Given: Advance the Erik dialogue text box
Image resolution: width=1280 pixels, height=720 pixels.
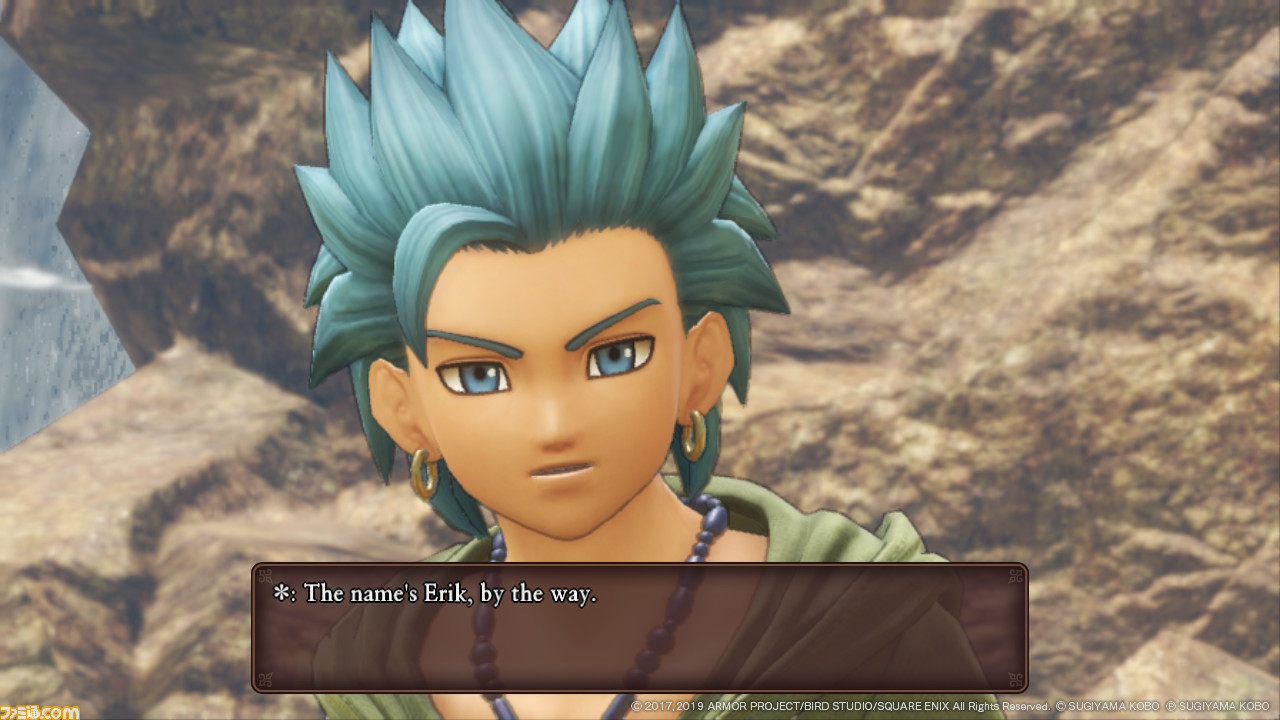Looking at the screenshot, I should [639, 628].
